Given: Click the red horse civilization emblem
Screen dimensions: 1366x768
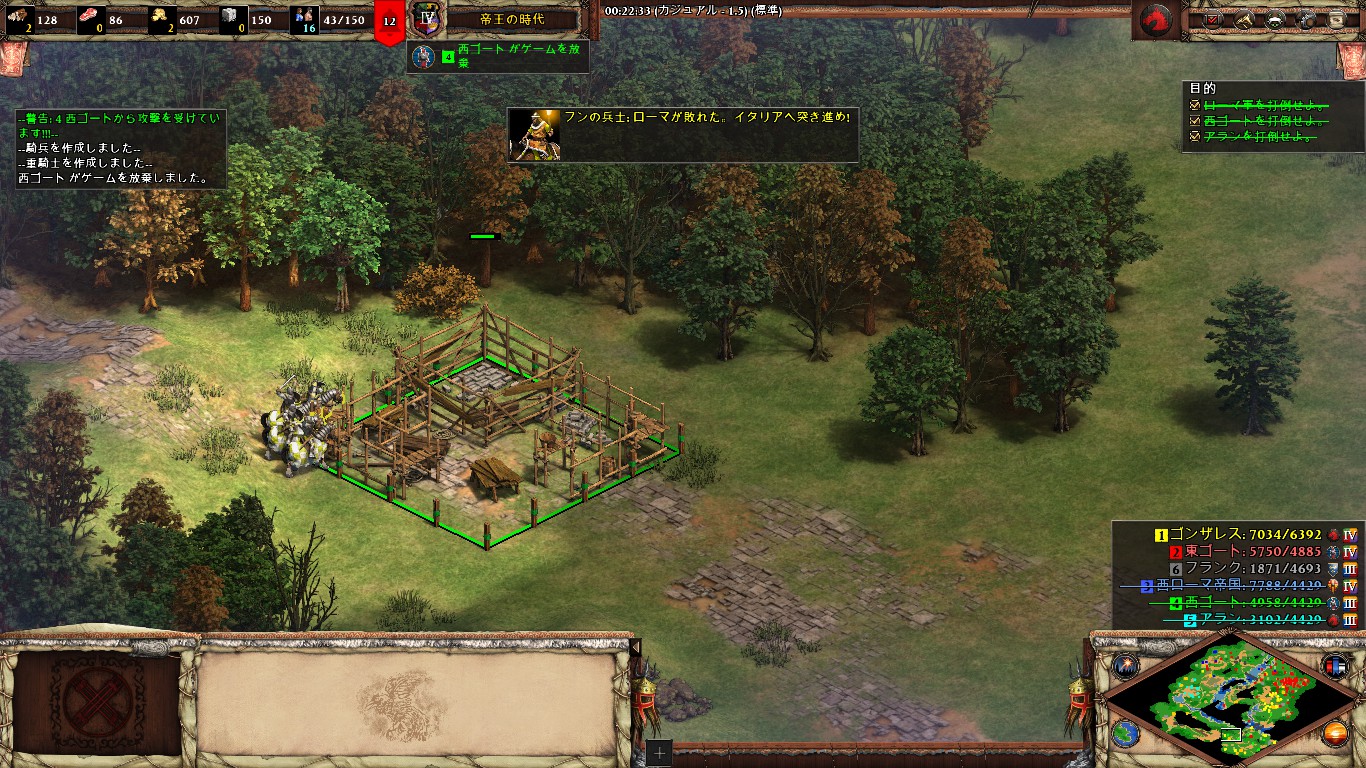Looking at the screenshot, I should pos(1156,19).
